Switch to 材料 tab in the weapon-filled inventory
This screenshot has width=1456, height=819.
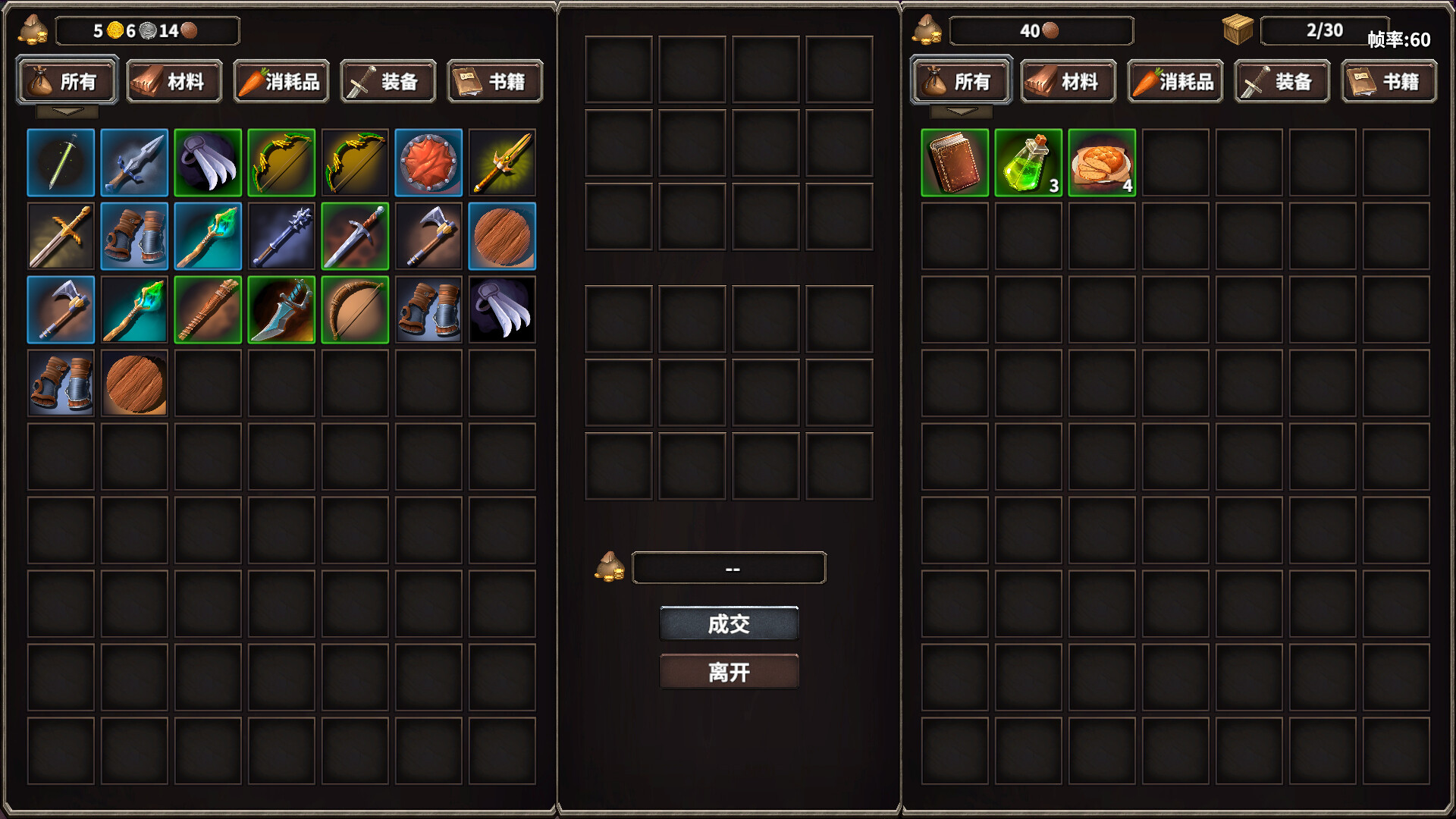[174, 81]
